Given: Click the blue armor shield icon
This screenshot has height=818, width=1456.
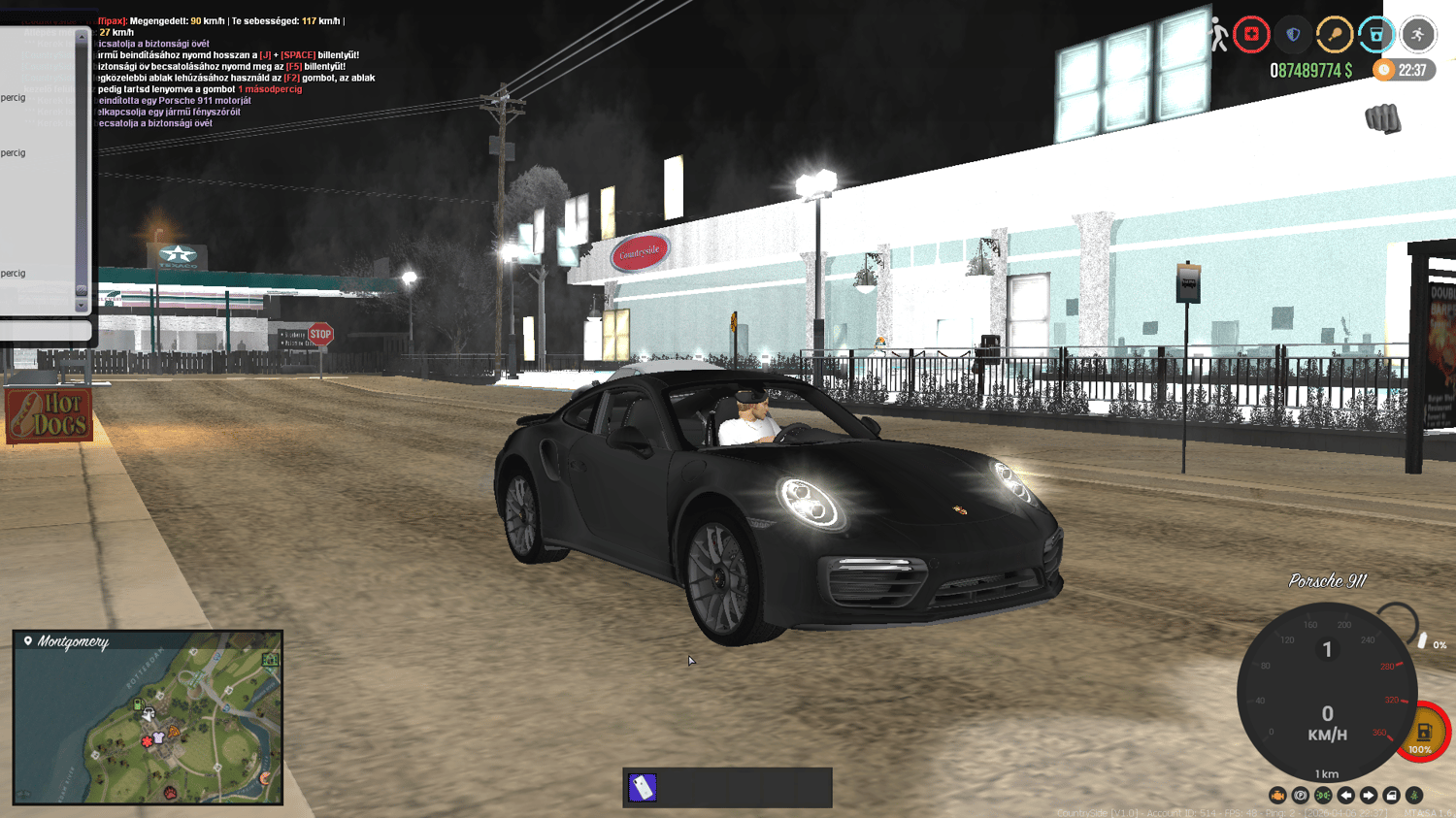Looking at the screenshot, I should pyautogui.click(x=1293, y=35).
